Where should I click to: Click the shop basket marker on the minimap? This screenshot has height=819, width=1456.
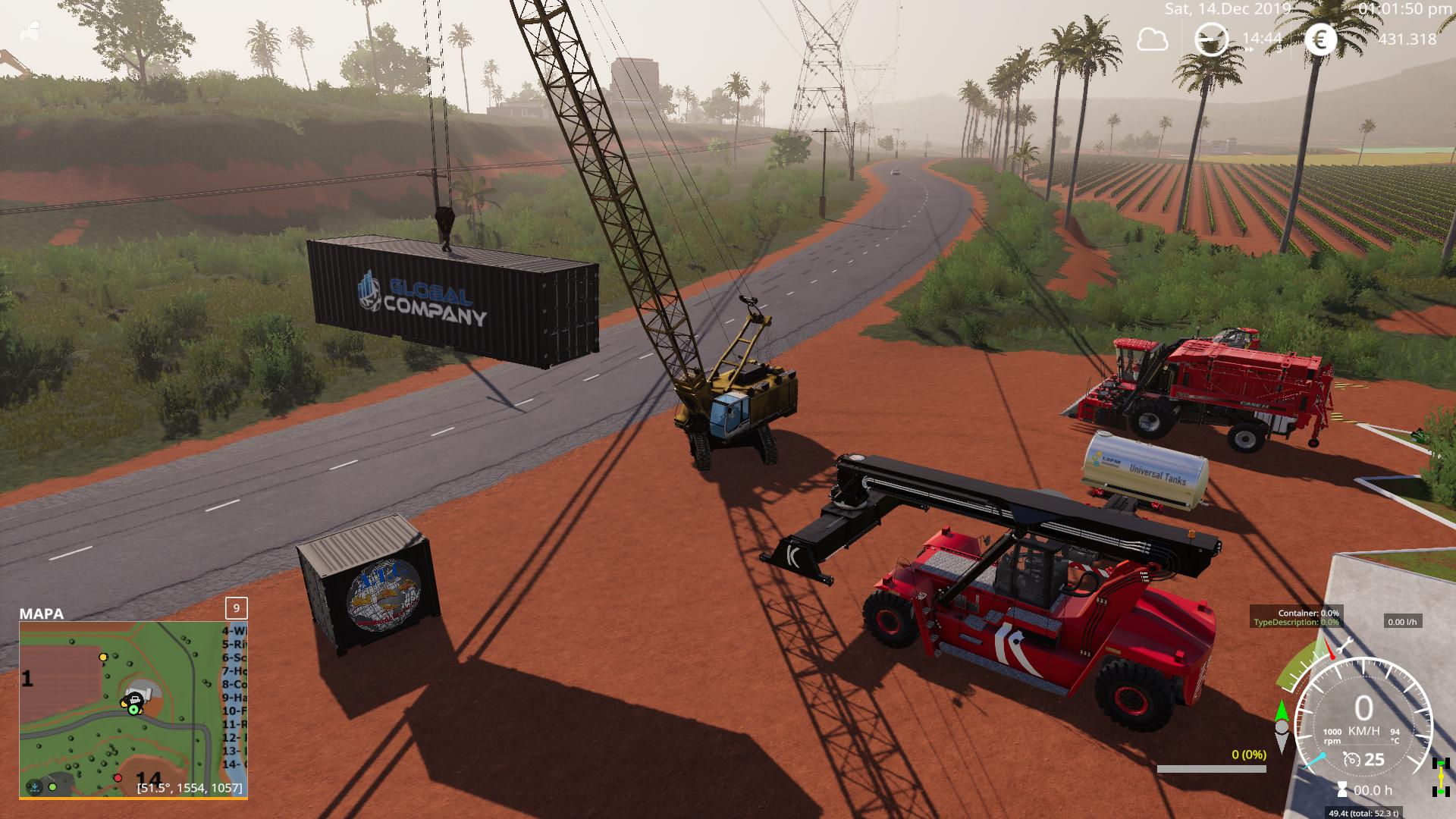coord(136,699)
